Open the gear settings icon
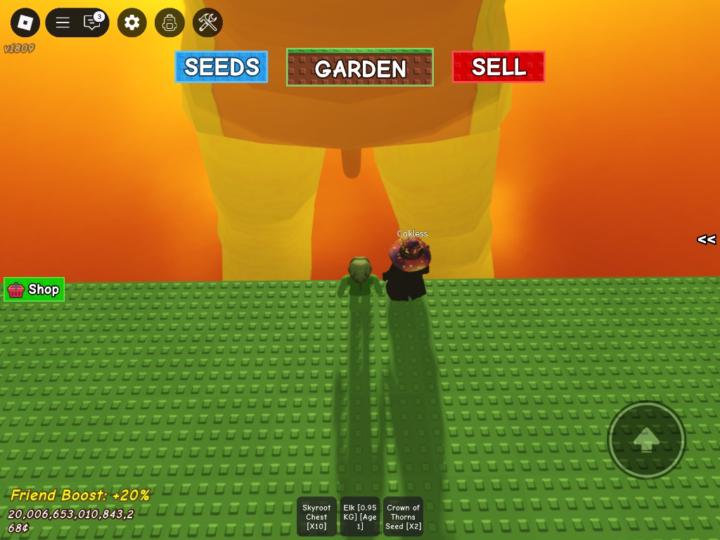The width and height of the screenshot is (720, 540). 132,22
